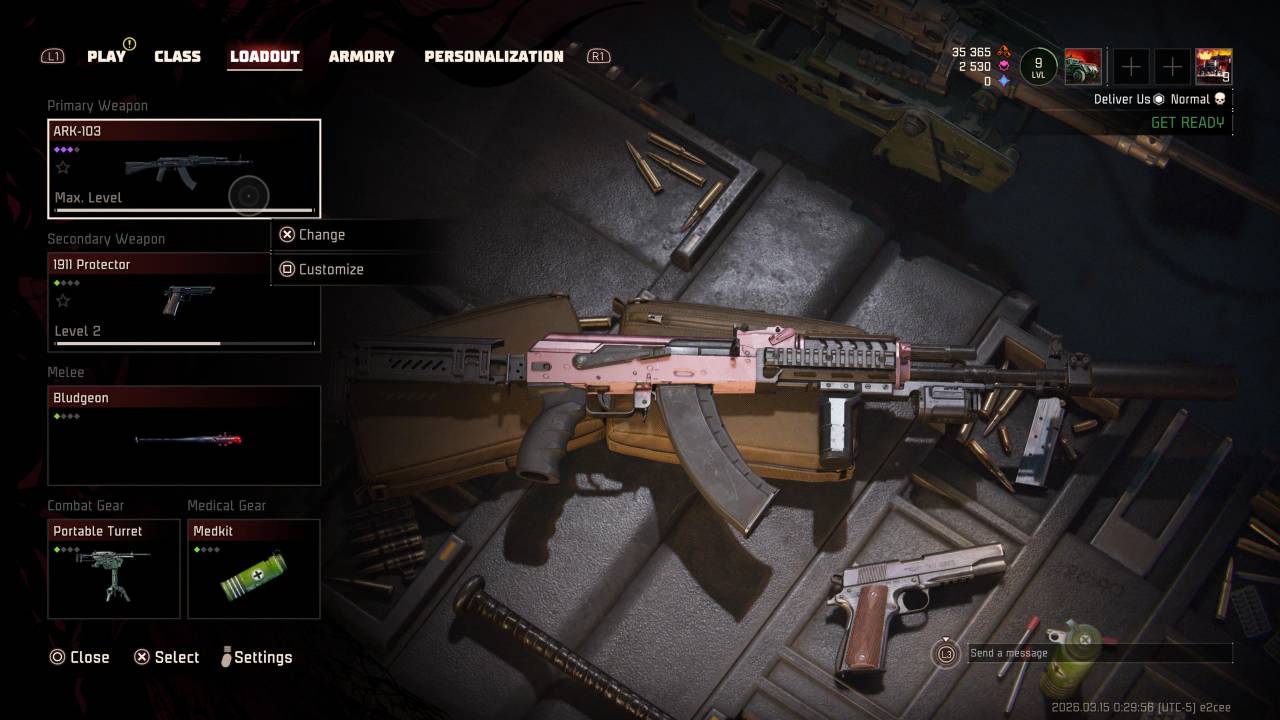The width and height of the screenshot is (1280, 720).
Task: Click the GET READY button
Action: point(1190,122)
